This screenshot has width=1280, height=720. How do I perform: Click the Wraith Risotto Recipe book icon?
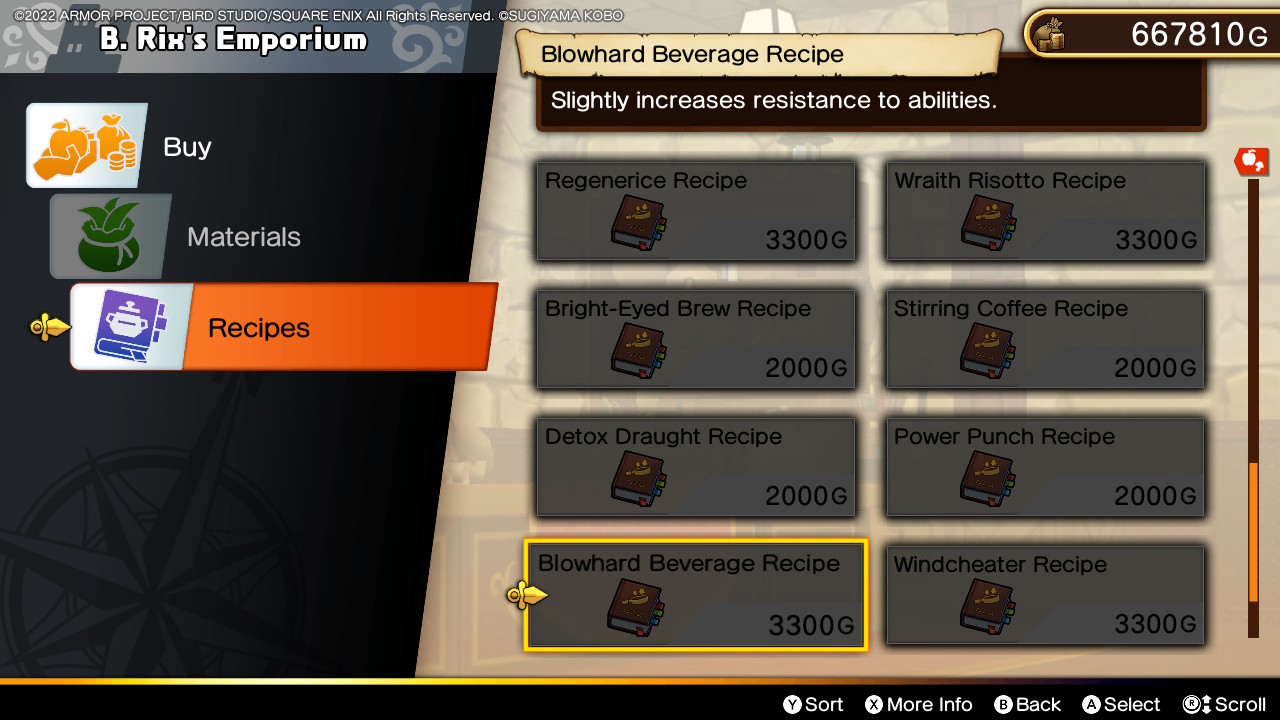point(987,222)
